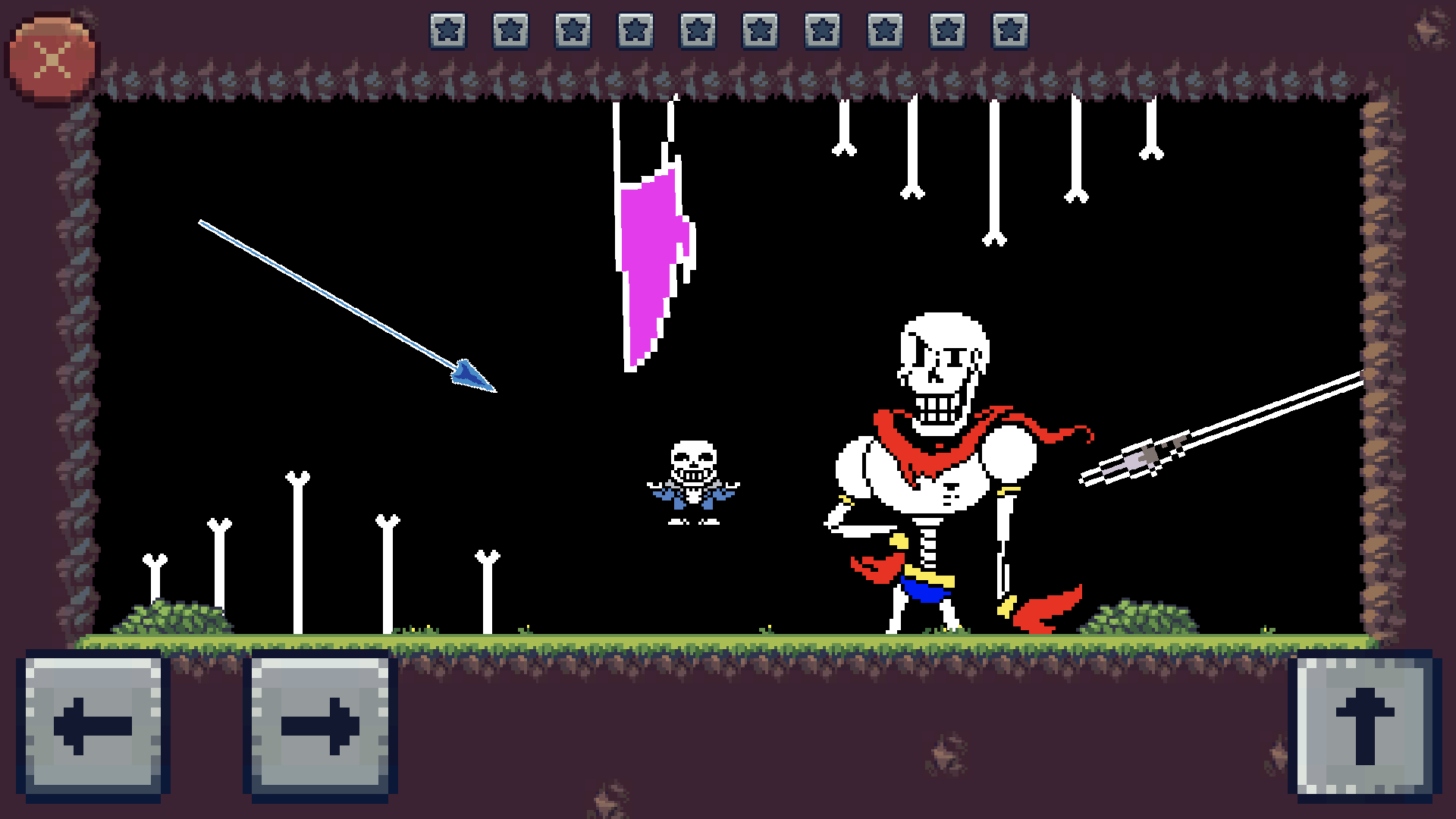1456x819 pixels.
Task: Select the second star badge
Action: coord(508,32)
